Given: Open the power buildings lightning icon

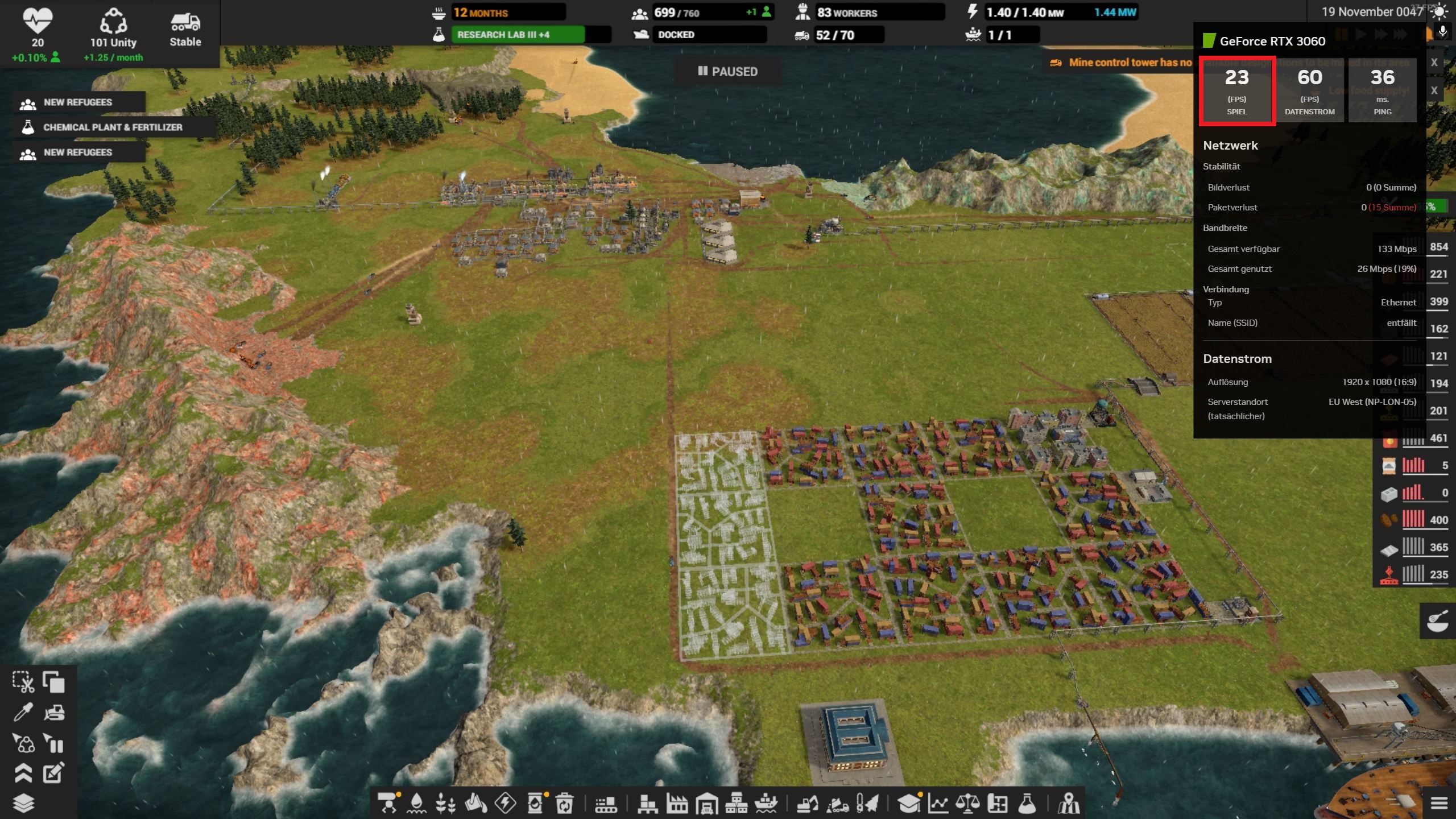Looking at the screenshot, I should pyautogui.click(x=506, y=803).
